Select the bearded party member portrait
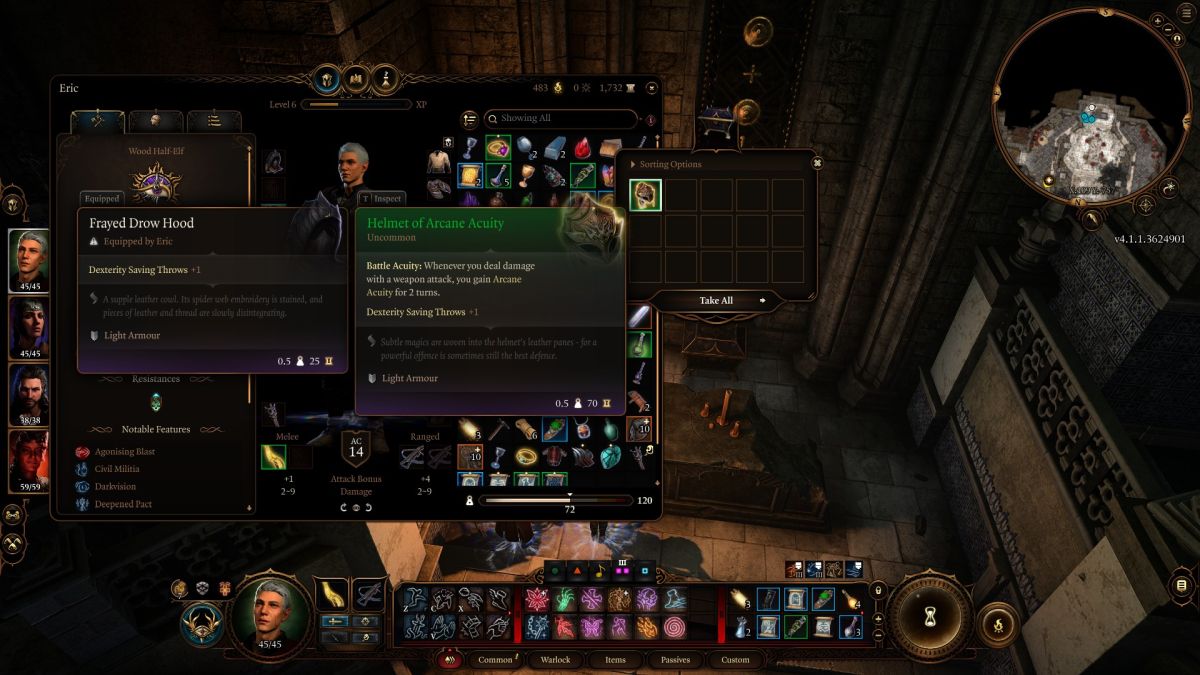This screenshot has width=1200, height=675. (29, 394)
